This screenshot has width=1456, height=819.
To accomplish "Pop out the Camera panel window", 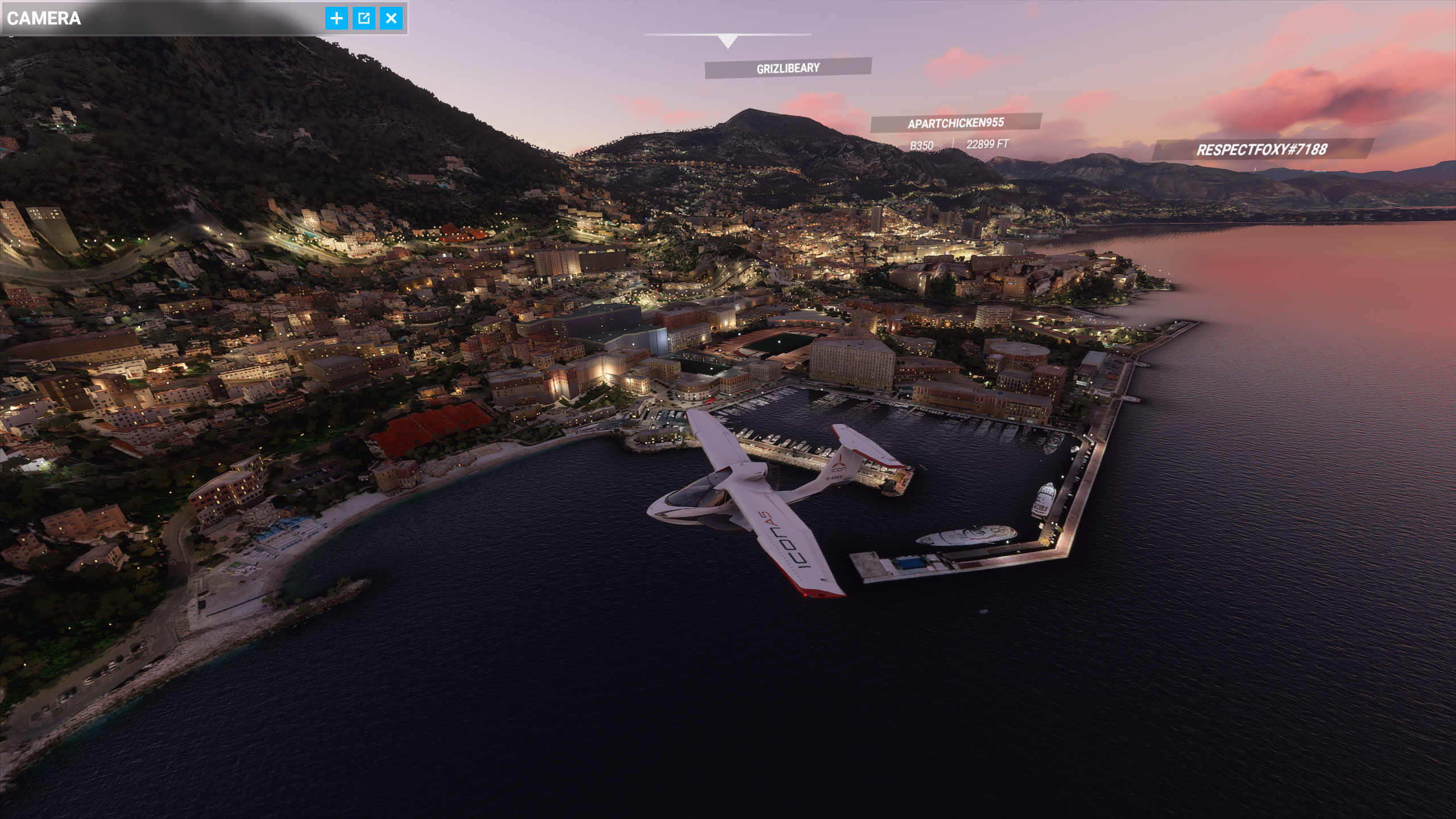I will (x=364, y=18).
